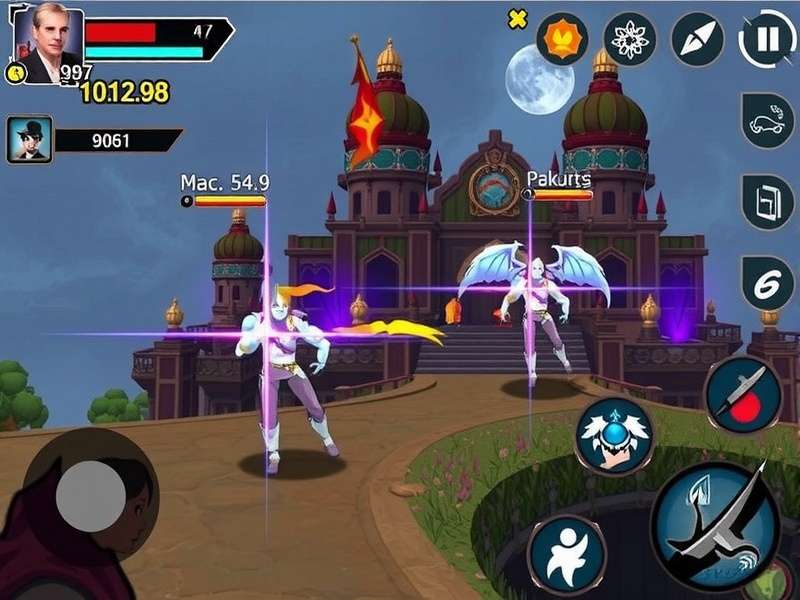Activate the winged blue orb ability

coord(613,435)
